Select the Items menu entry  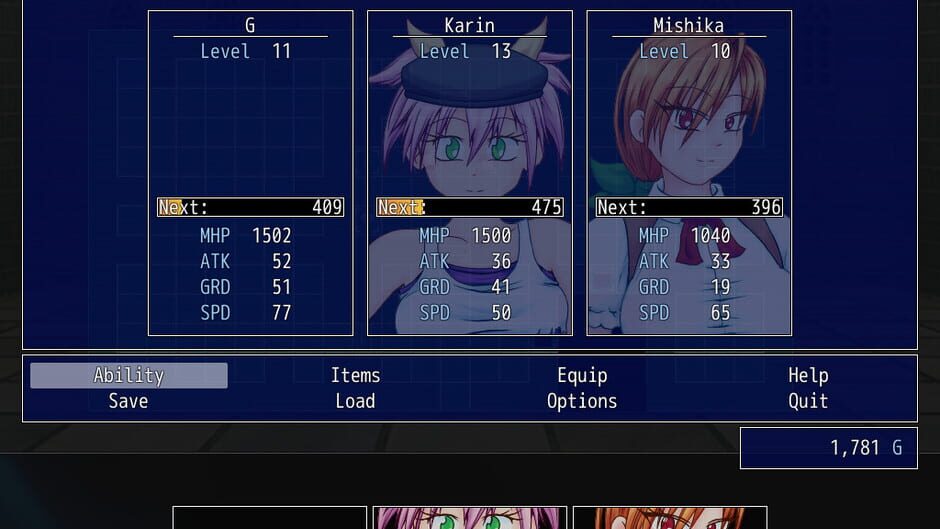355,375
